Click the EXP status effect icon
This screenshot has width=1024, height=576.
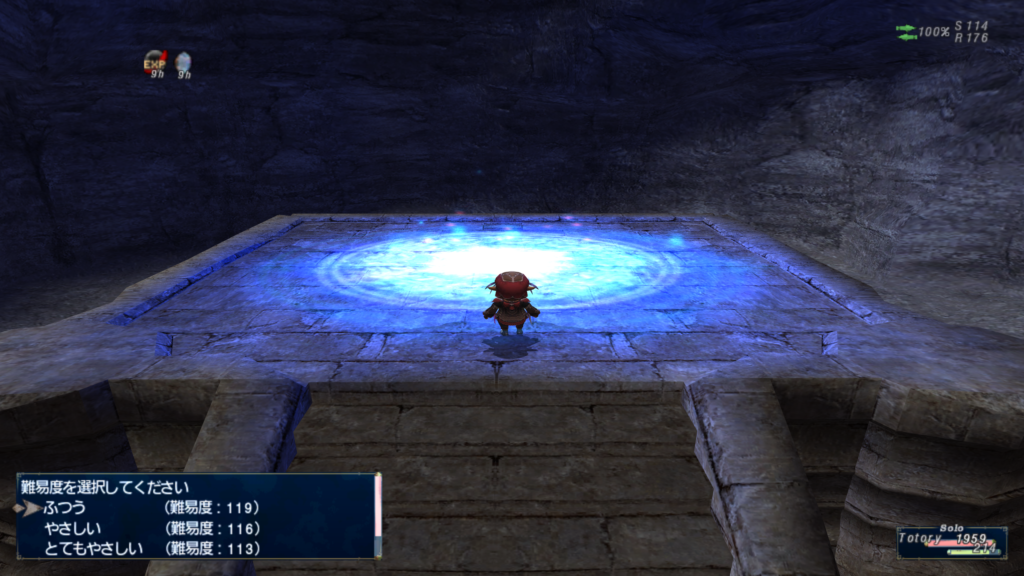coord(155,64)
